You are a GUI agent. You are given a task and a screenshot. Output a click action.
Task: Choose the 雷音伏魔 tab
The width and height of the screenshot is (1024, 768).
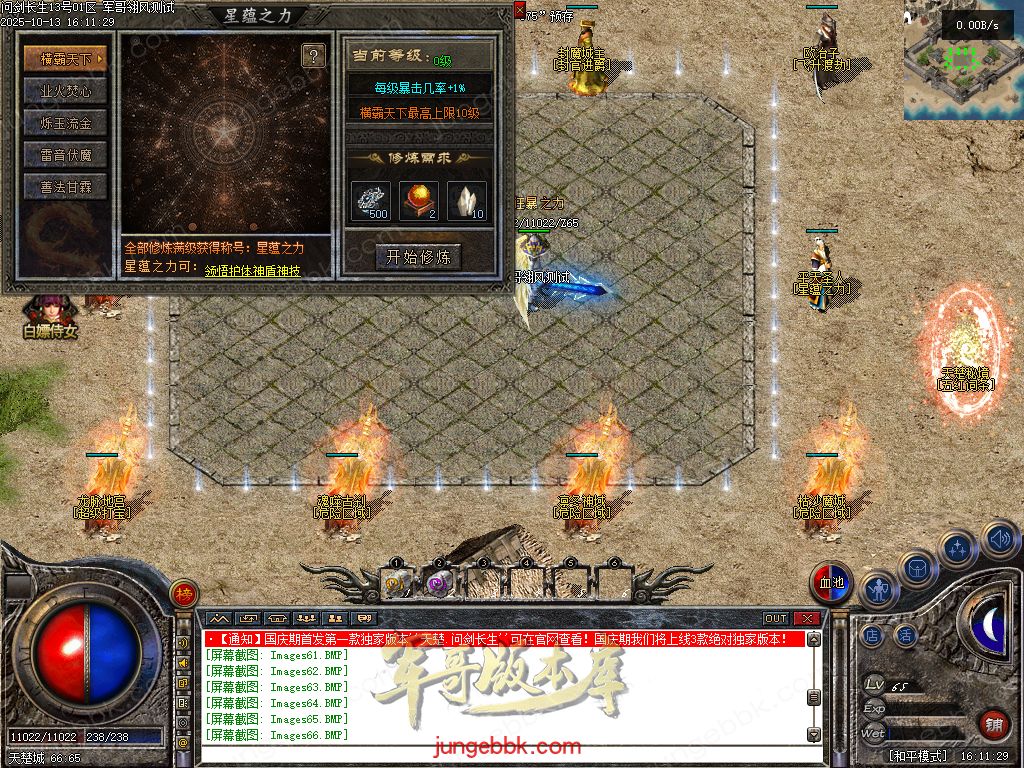[x=65, y=155]
